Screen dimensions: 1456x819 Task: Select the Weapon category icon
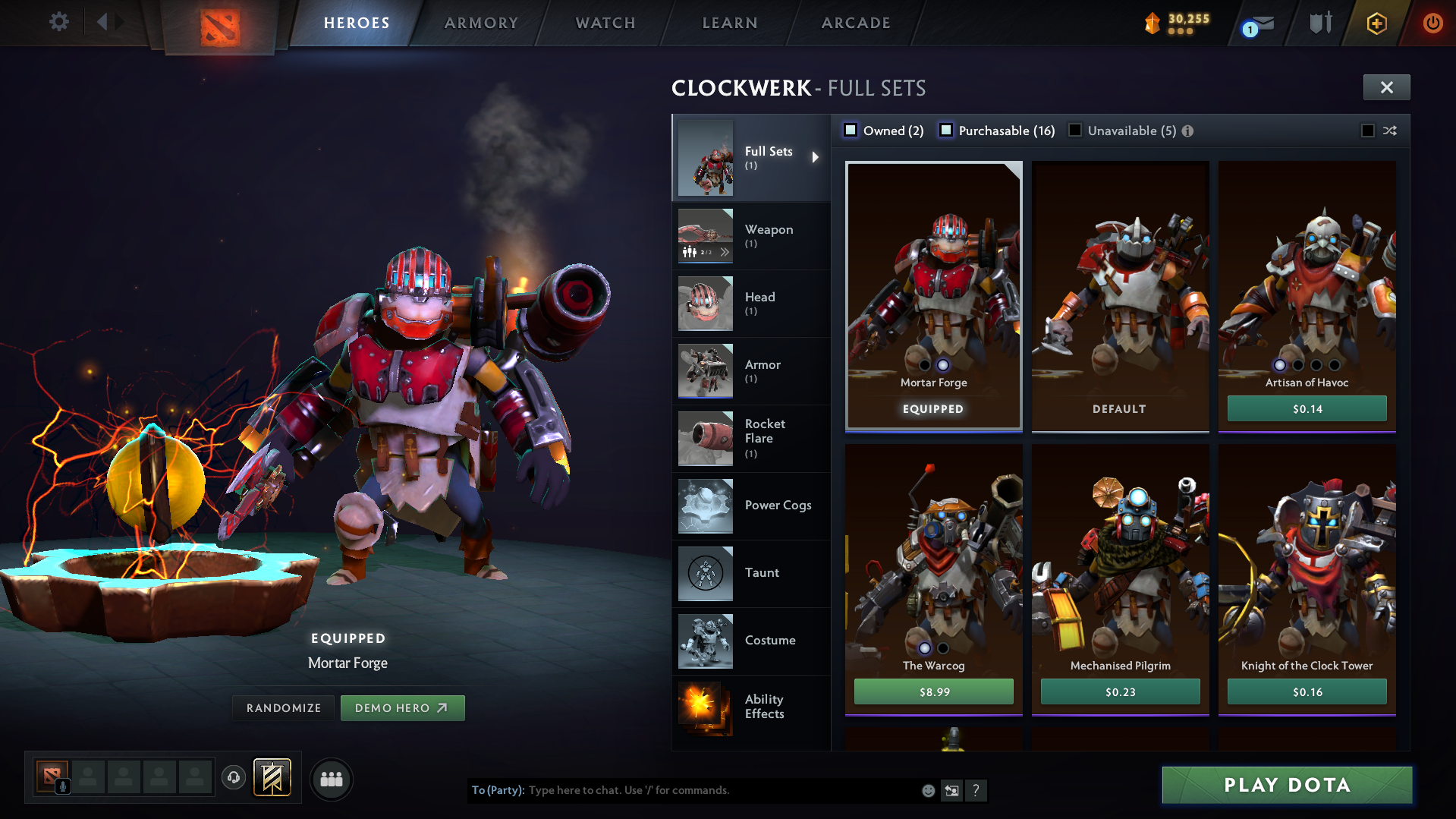coord(705,236)
